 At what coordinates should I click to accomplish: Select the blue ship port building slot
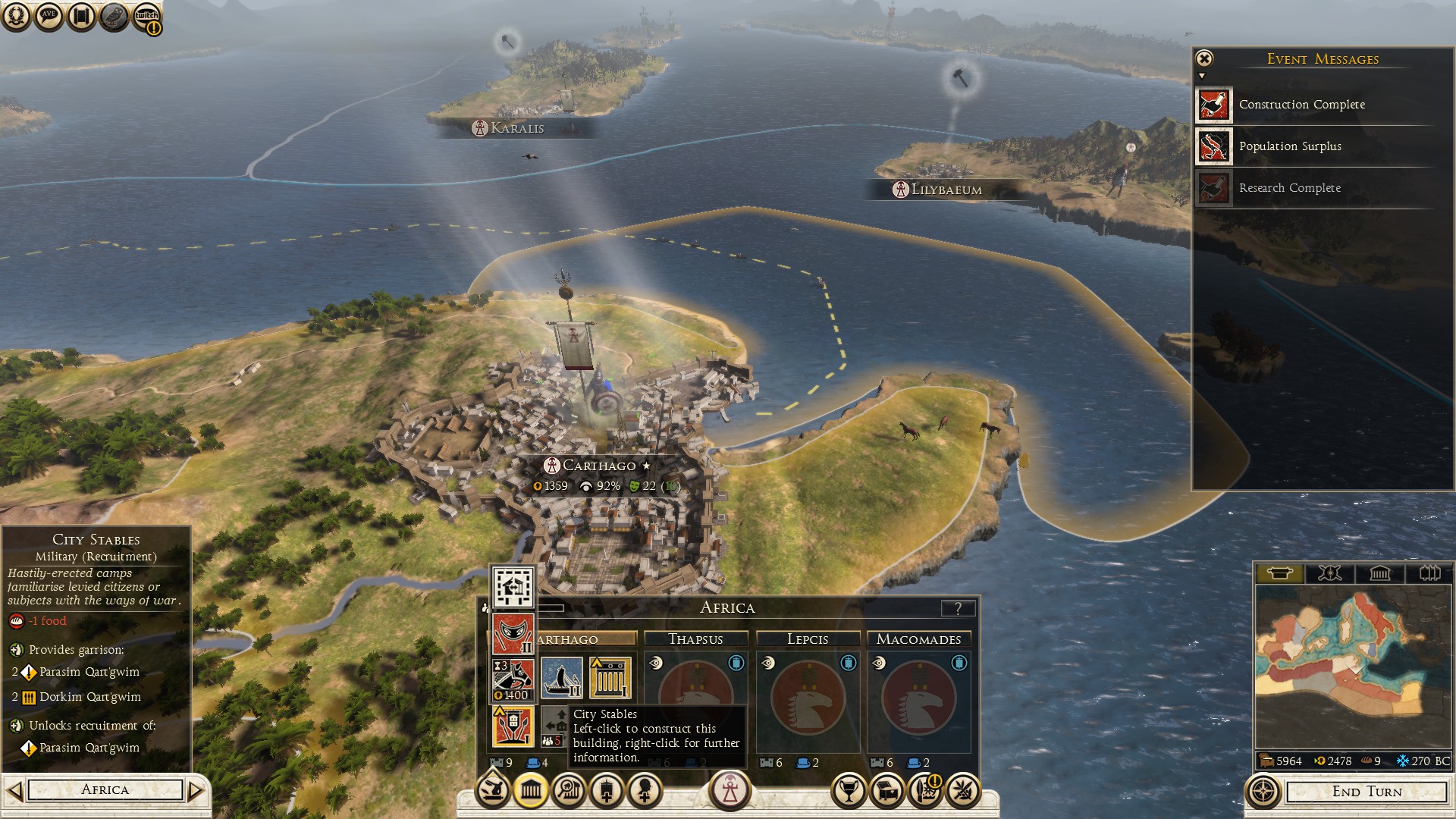pyautogui.click(x=562, y=678)
